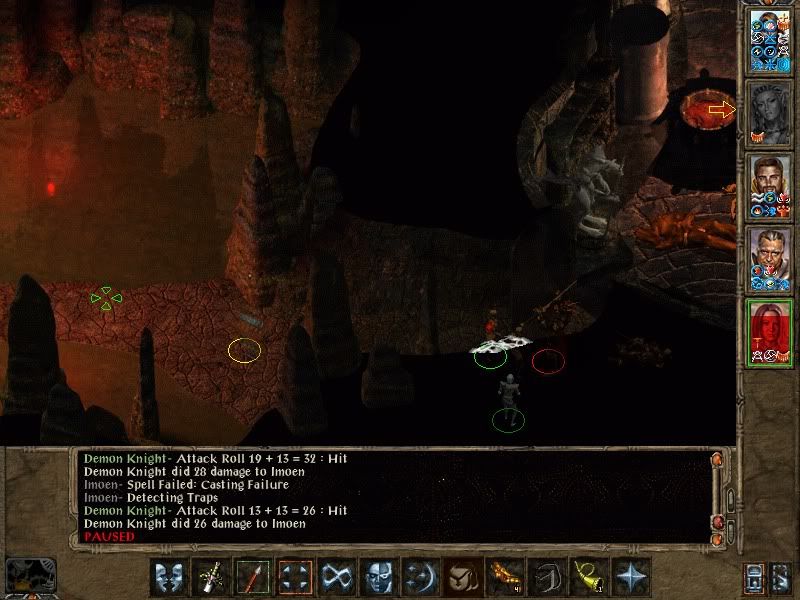The height and width of the screenshot is (600, 800).
Task: Select the greyed-out female character portrait
Action: coord(770,113)
